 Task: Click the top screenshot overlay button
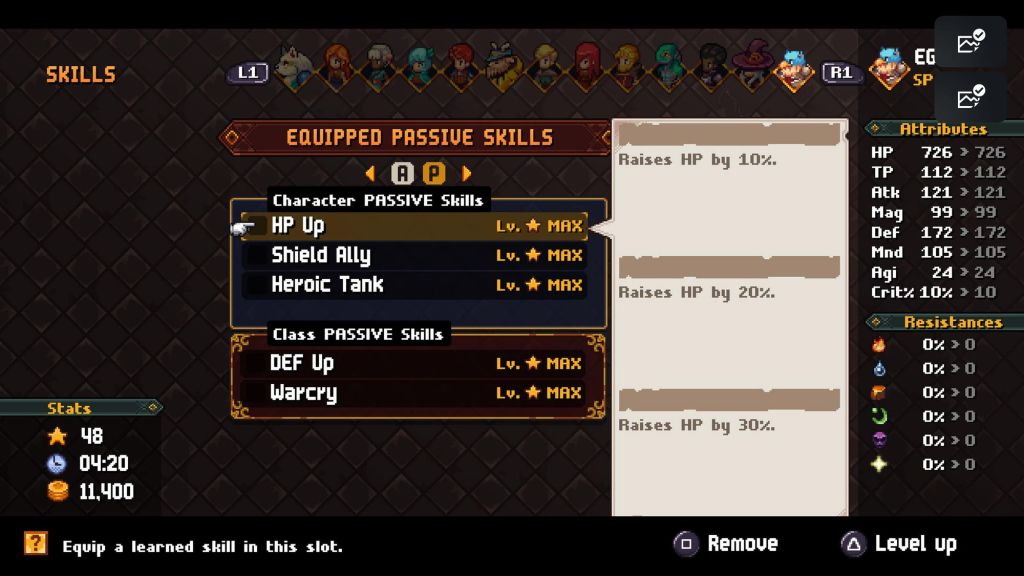click(970, 42)
